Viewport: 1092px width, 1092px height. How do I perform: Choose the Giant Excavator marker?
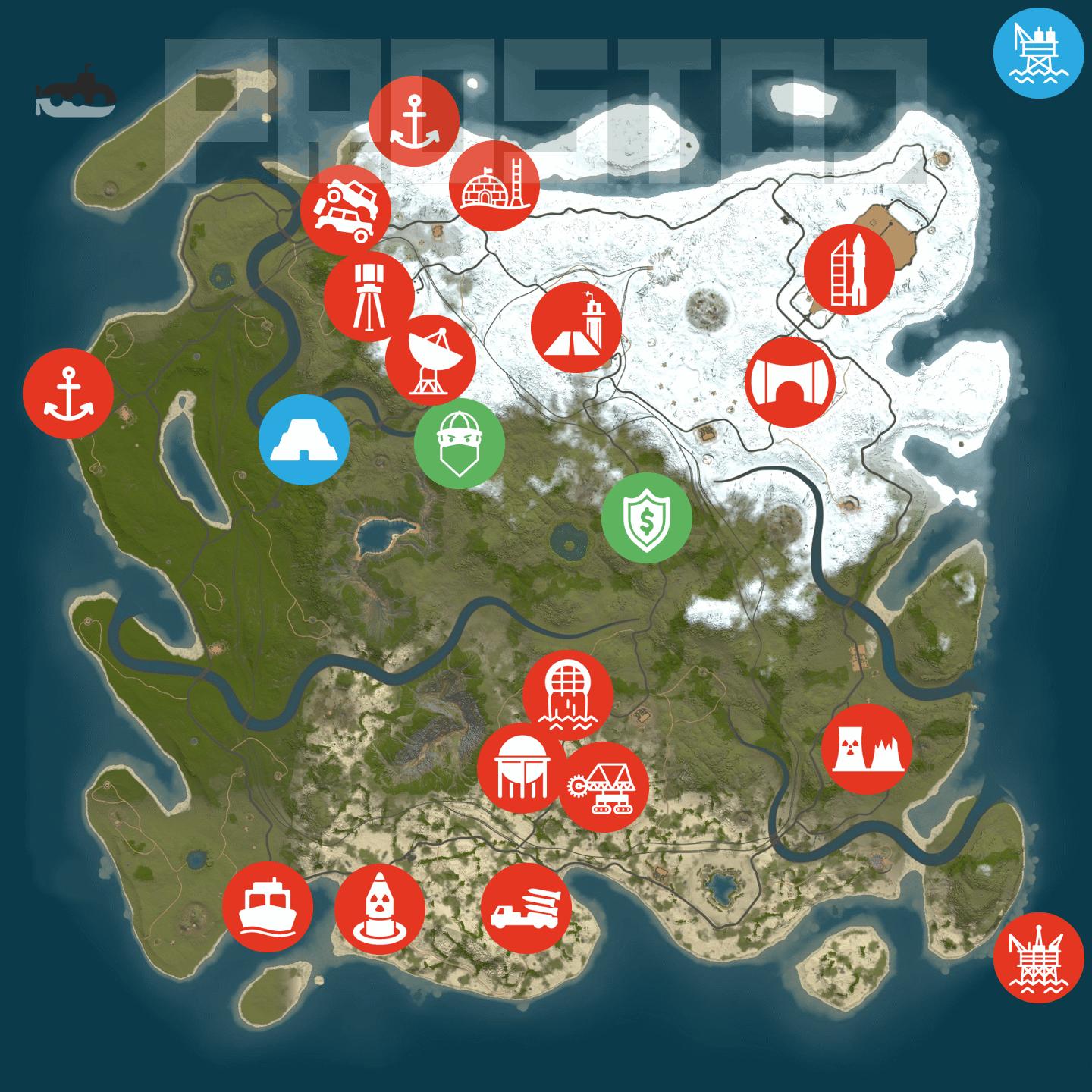(x=604, y=786)
